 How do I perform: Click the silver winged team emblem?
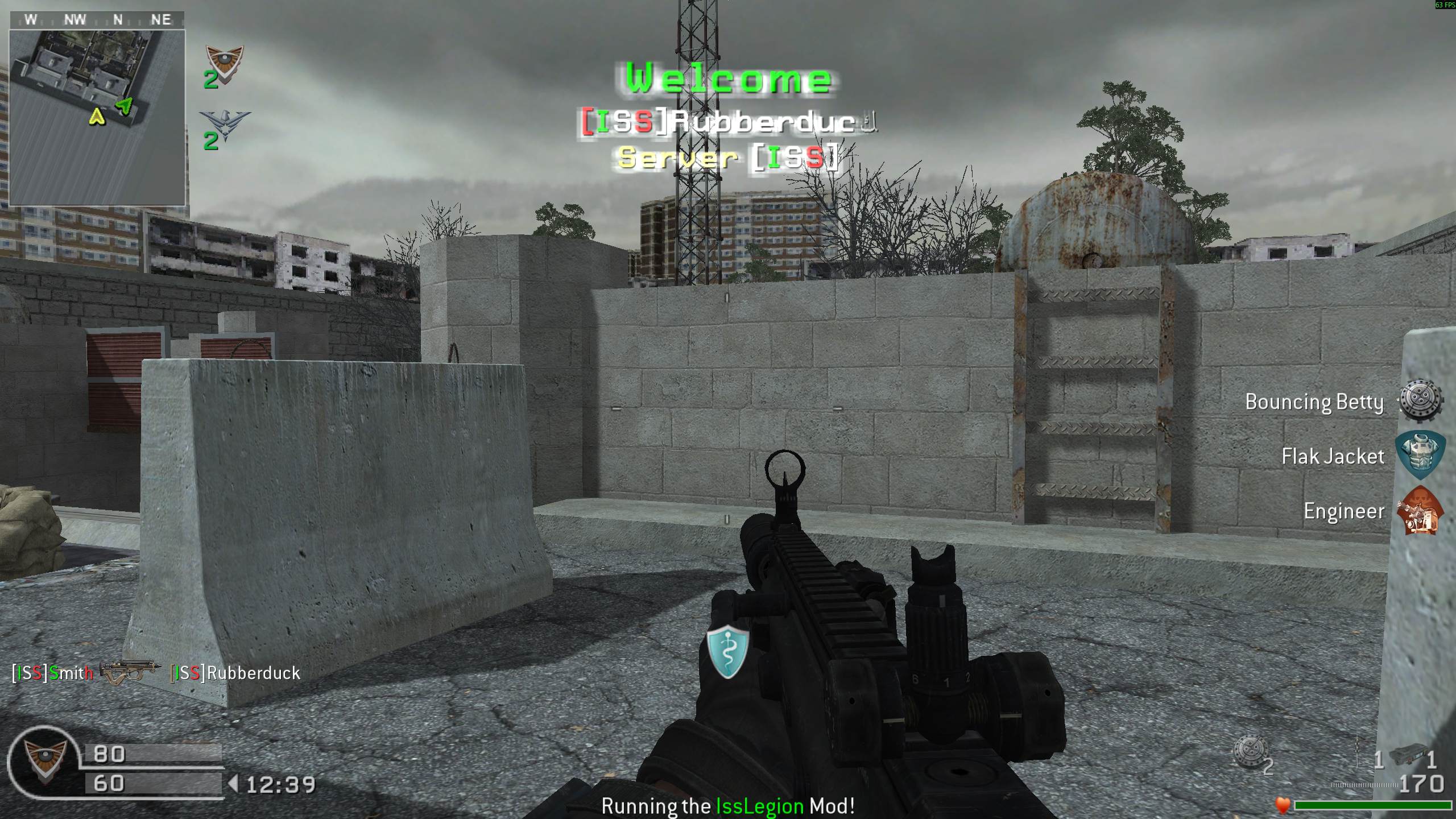[x=225, y=125]
